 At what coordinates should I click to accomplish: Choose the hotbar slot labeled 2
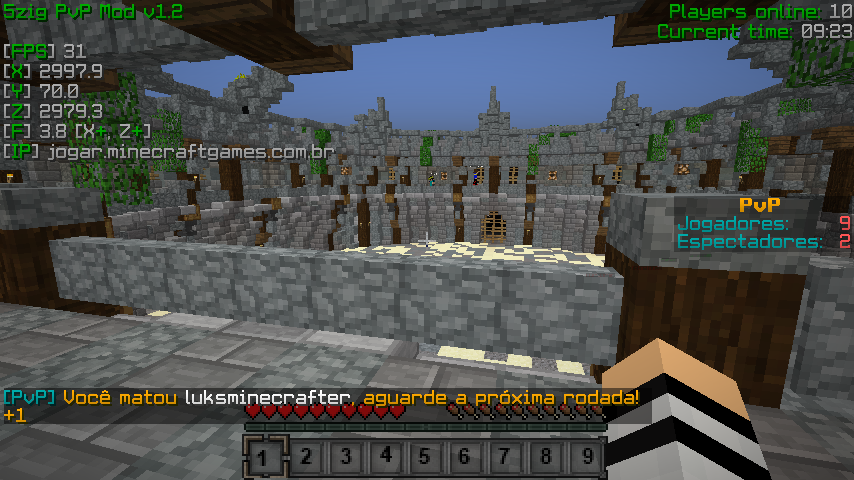pos(305,458)
